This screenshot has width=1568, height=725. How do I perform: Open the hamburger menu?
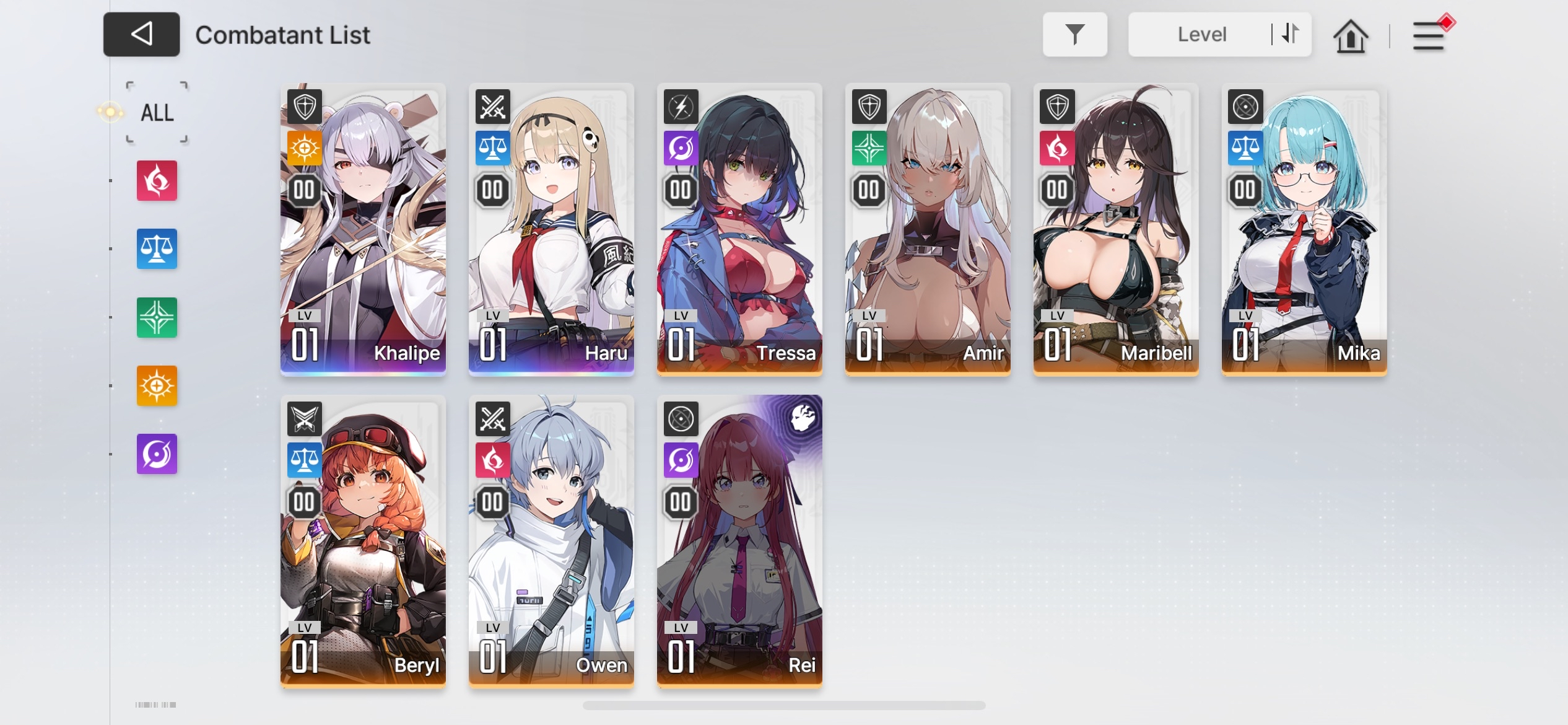pos(1428,36)
